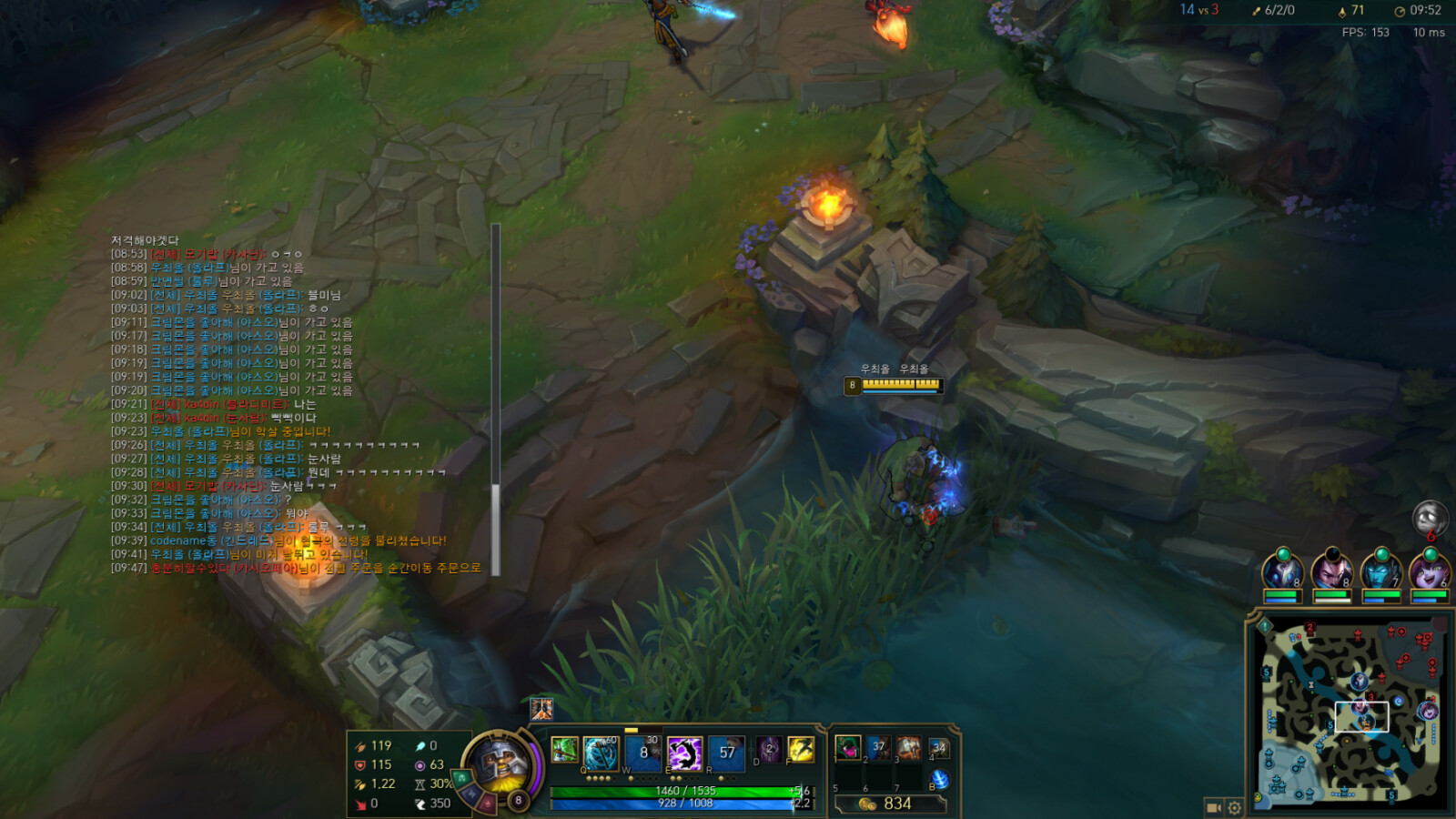The image size is (1456, 819).
Task: Open the gear settings button beside minimap
Action: point(1235,807)
